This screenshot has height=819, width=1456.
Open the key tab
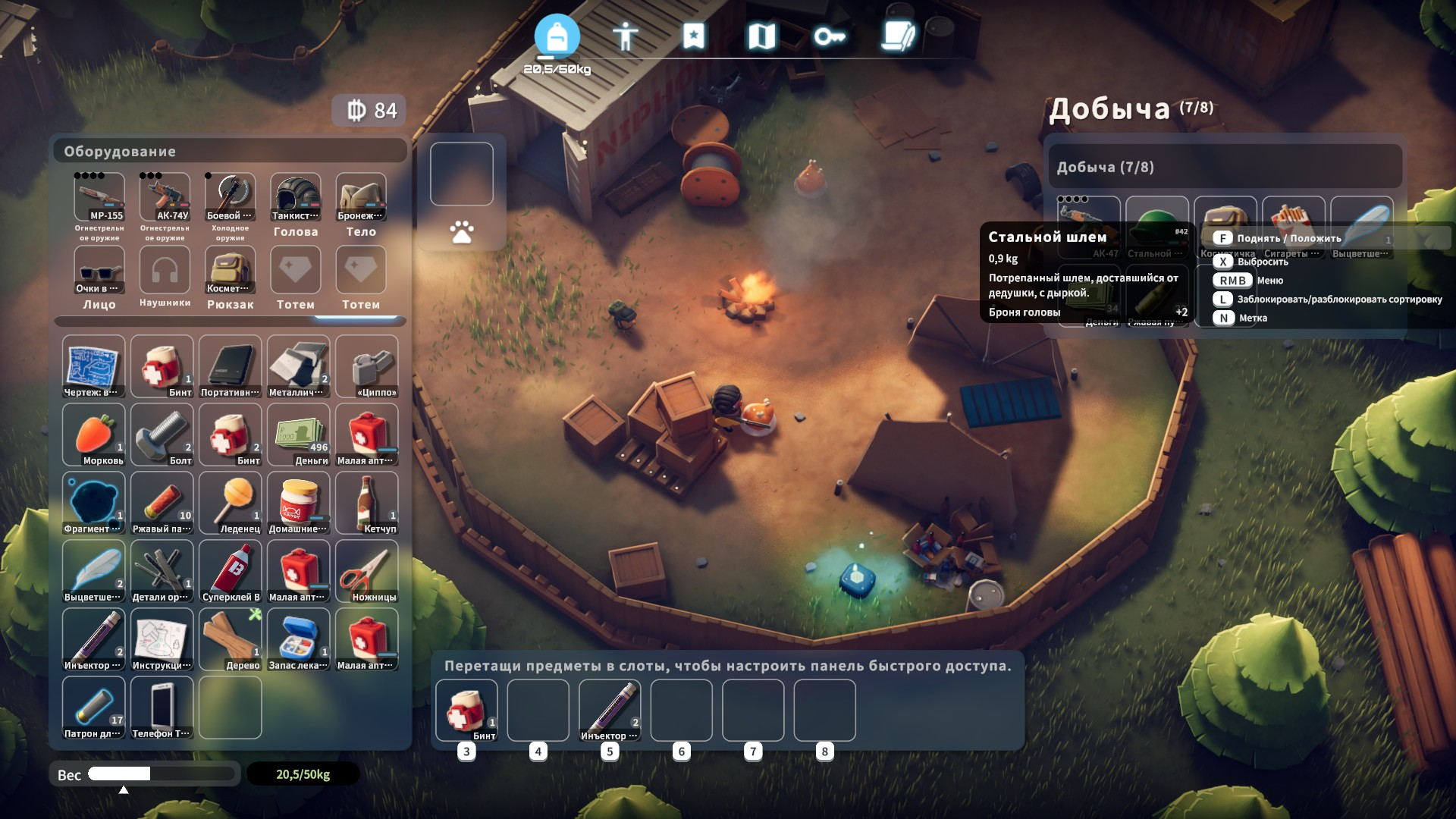tap(830, 36)
